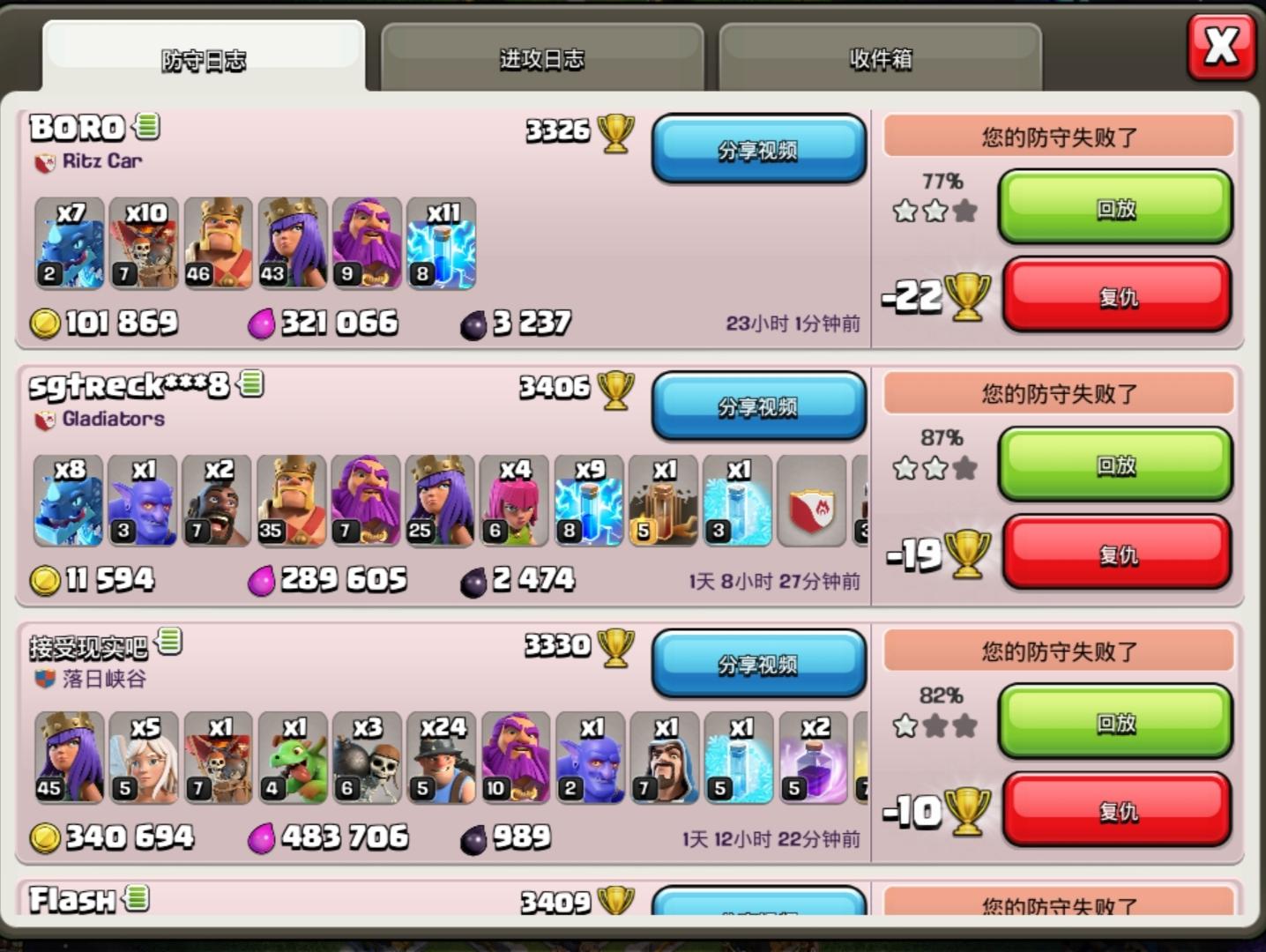This screenshot has height=952, width=1266.
Task: Click the trophy icon next to -22
Action: [x=968, y=297]
